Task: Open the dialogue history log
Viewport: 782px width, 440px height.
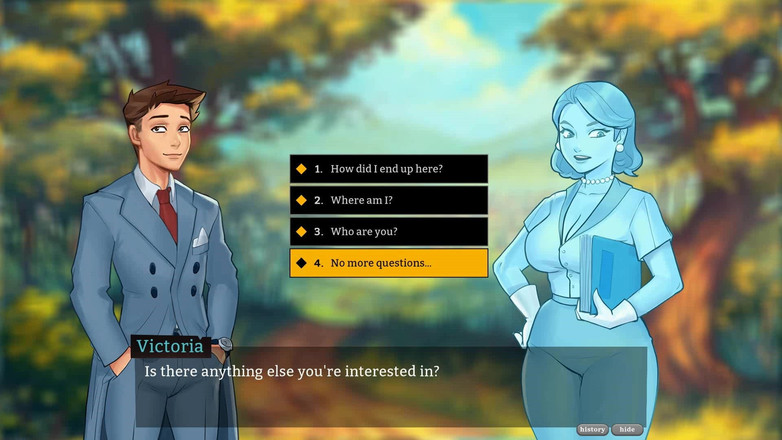Action: tap(592, 429)
